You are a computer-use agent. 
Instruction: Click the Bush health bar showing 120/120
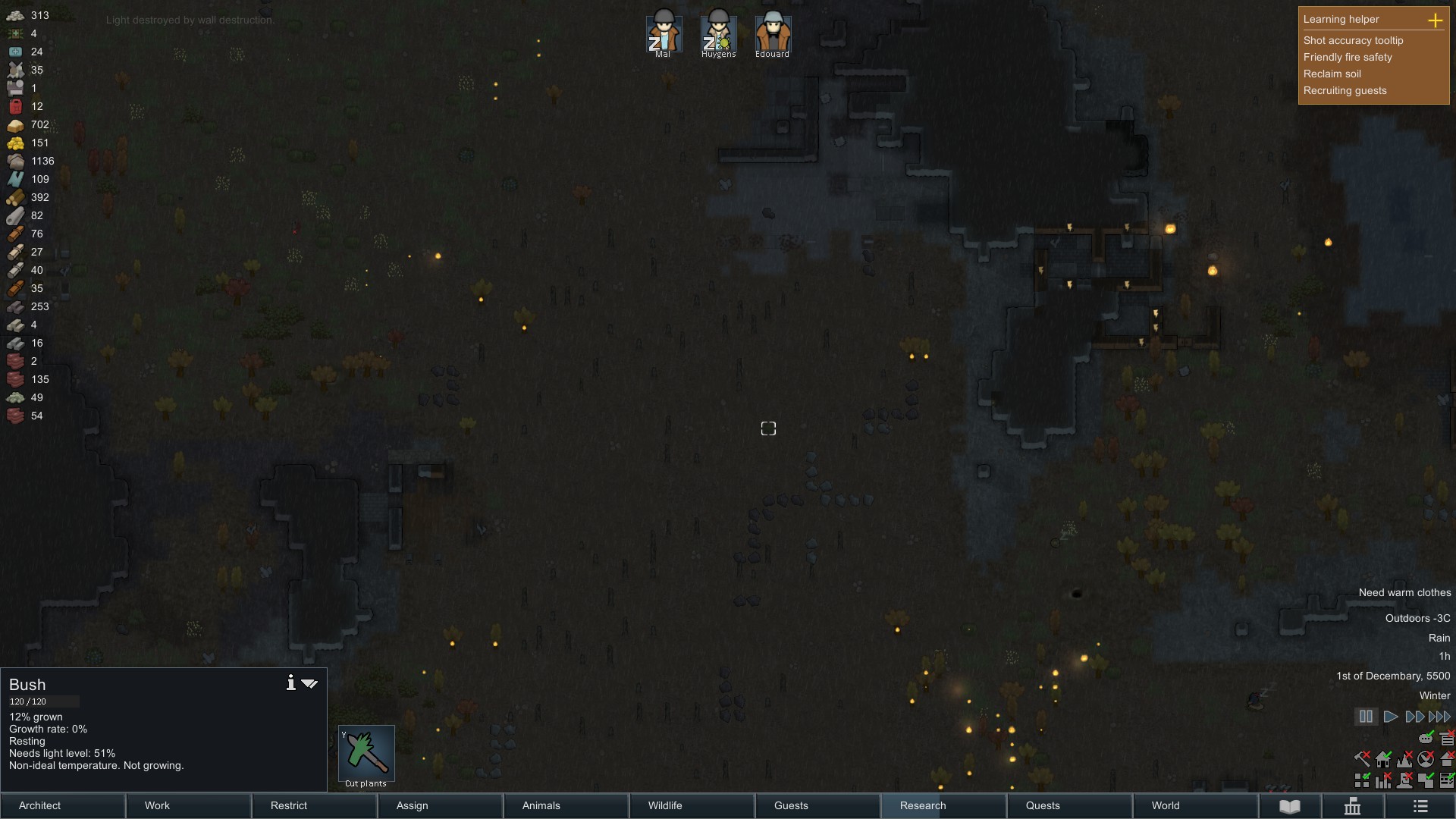point(43,701)
